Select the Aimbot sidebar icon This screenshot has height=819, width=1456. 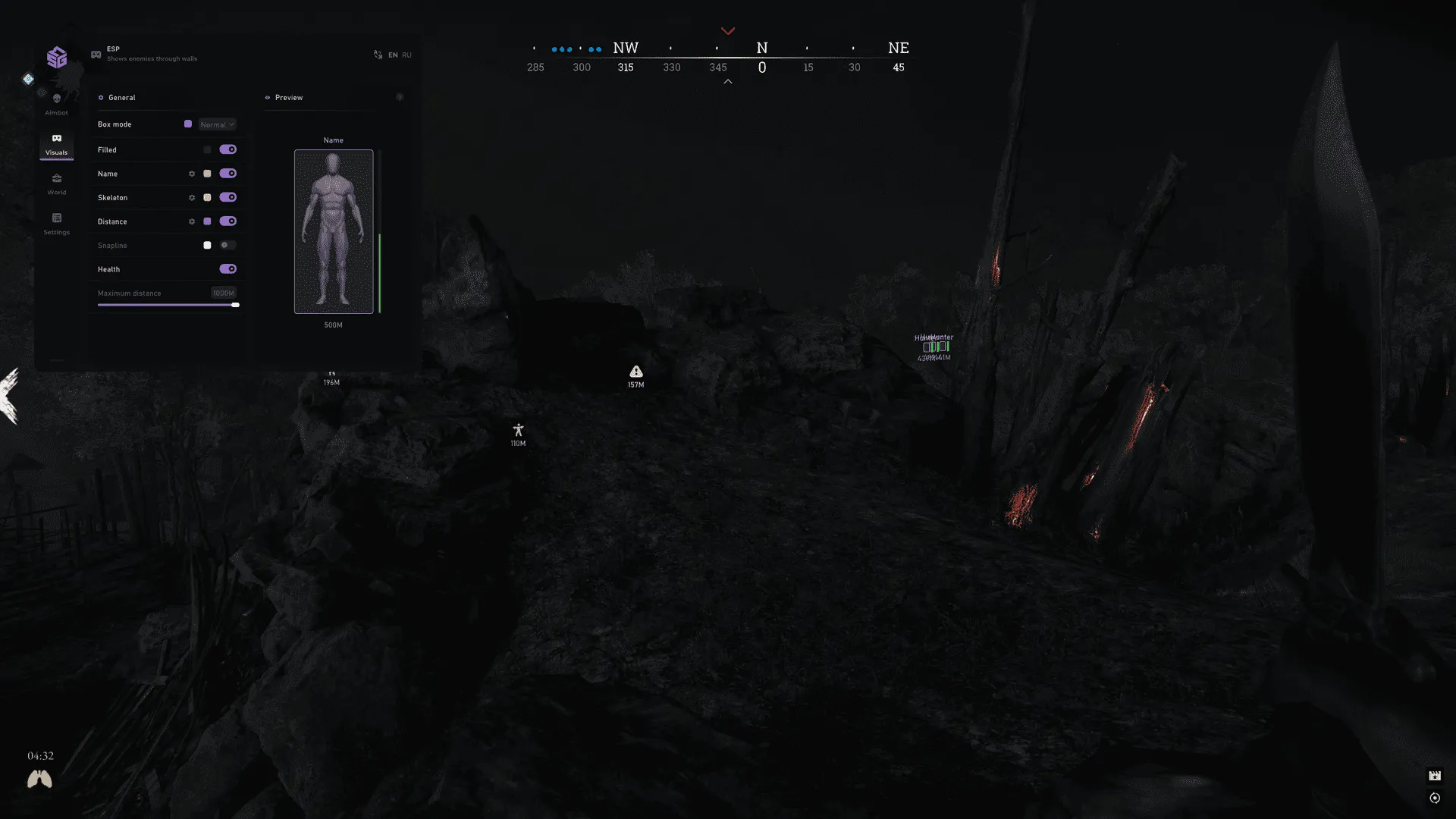(x=57, y=102)
